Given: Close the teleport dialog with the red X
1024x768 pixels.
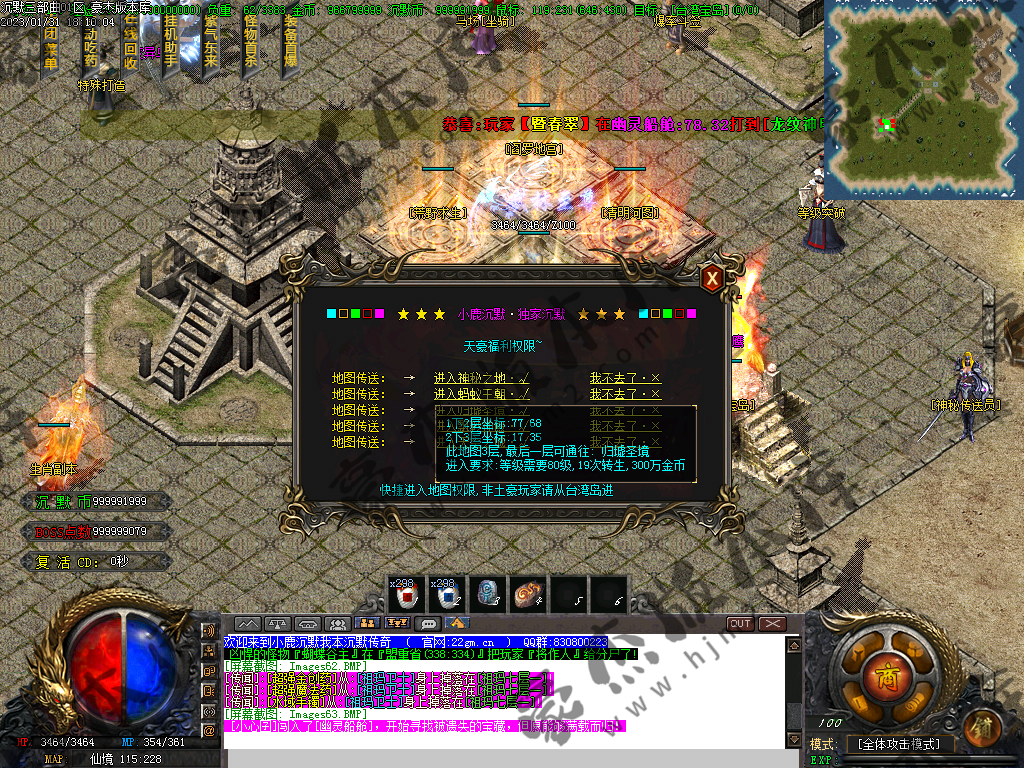Looking at the screenshot, I should point(712,279).
